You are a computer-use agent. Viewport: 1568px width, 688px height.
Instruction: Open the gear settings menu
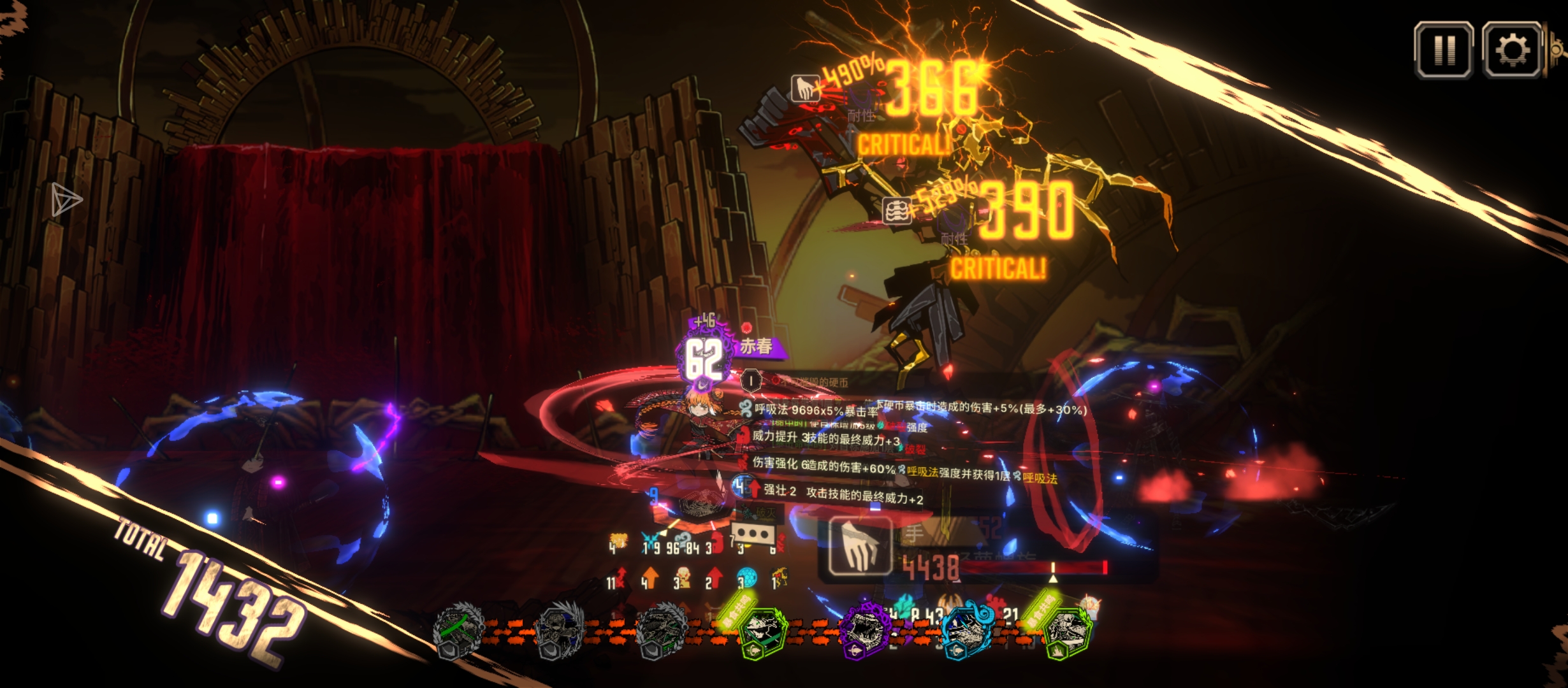1512,50
